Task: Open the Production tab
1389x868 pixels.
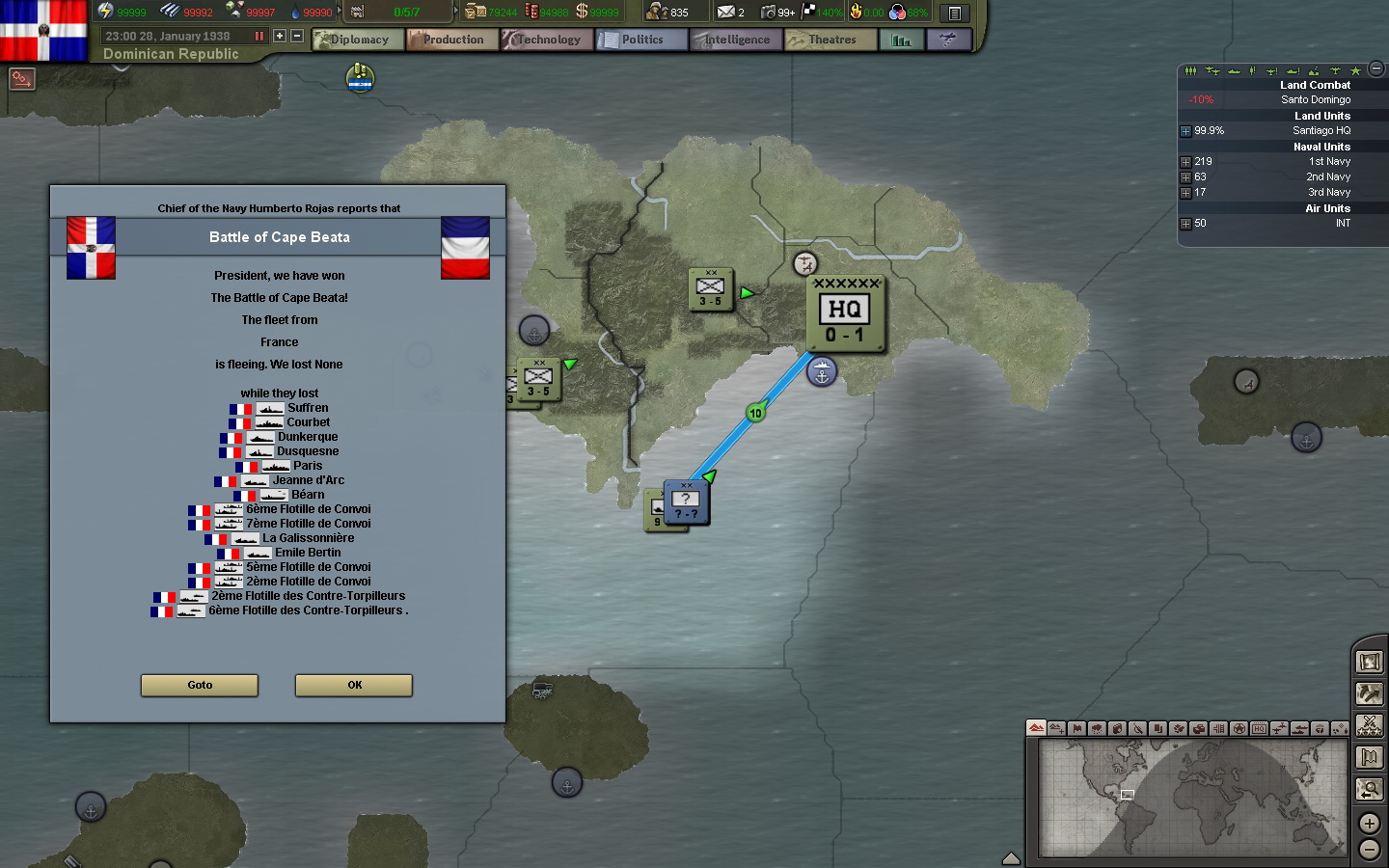Action: pos(451,40)
